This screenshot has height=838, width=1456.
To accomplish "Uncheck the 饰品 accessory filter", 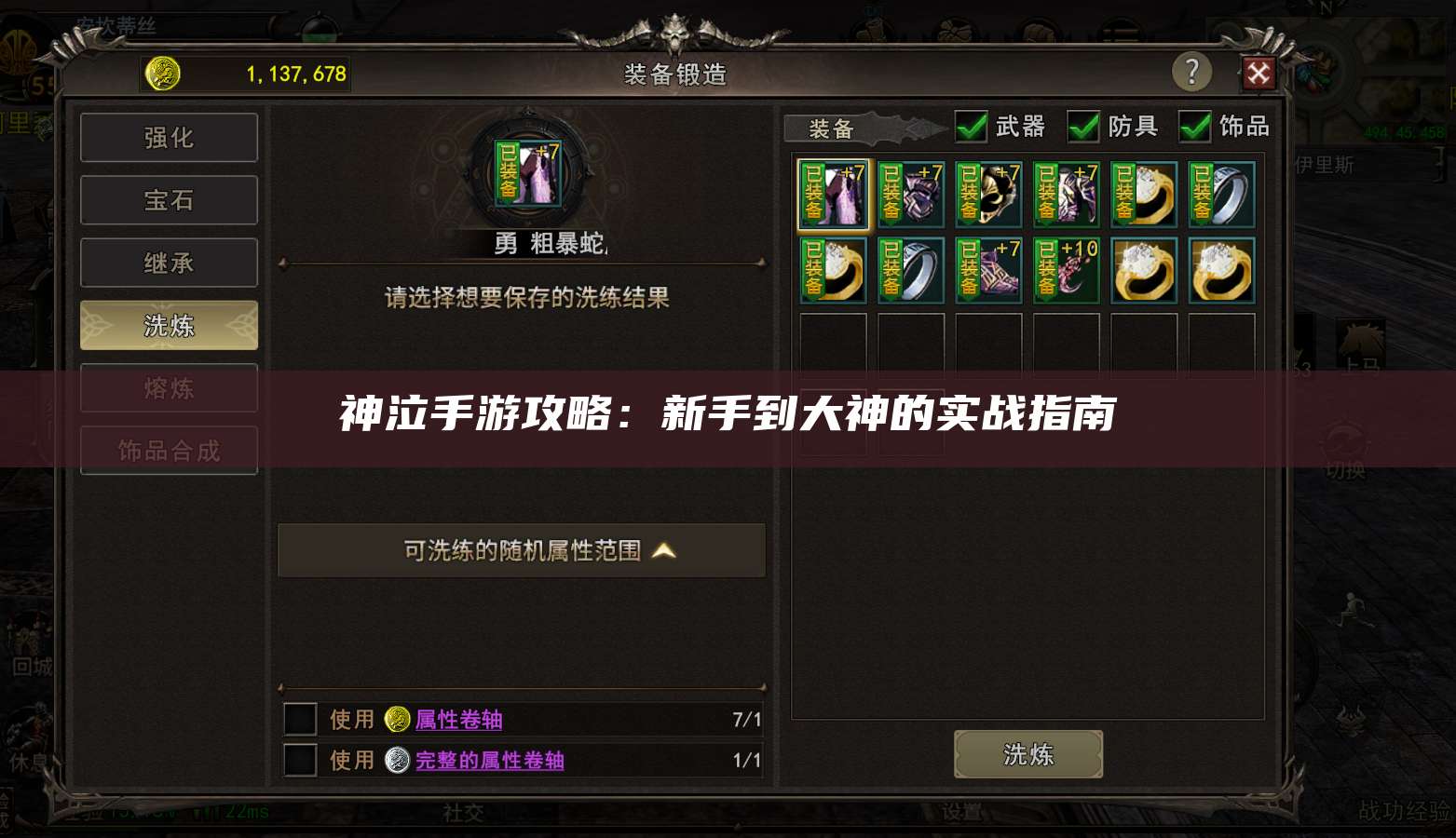I will (x=1195, y=127).
